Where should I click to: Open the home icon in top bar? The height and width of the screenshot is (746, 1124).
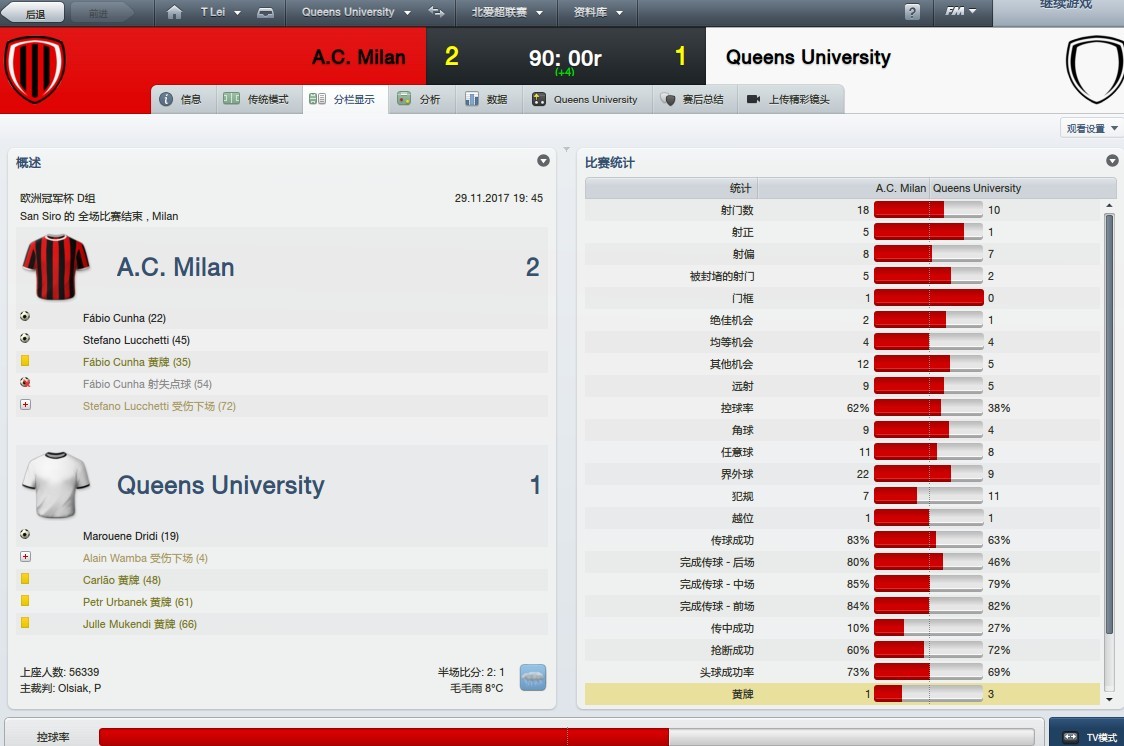[x=175, y=13]
